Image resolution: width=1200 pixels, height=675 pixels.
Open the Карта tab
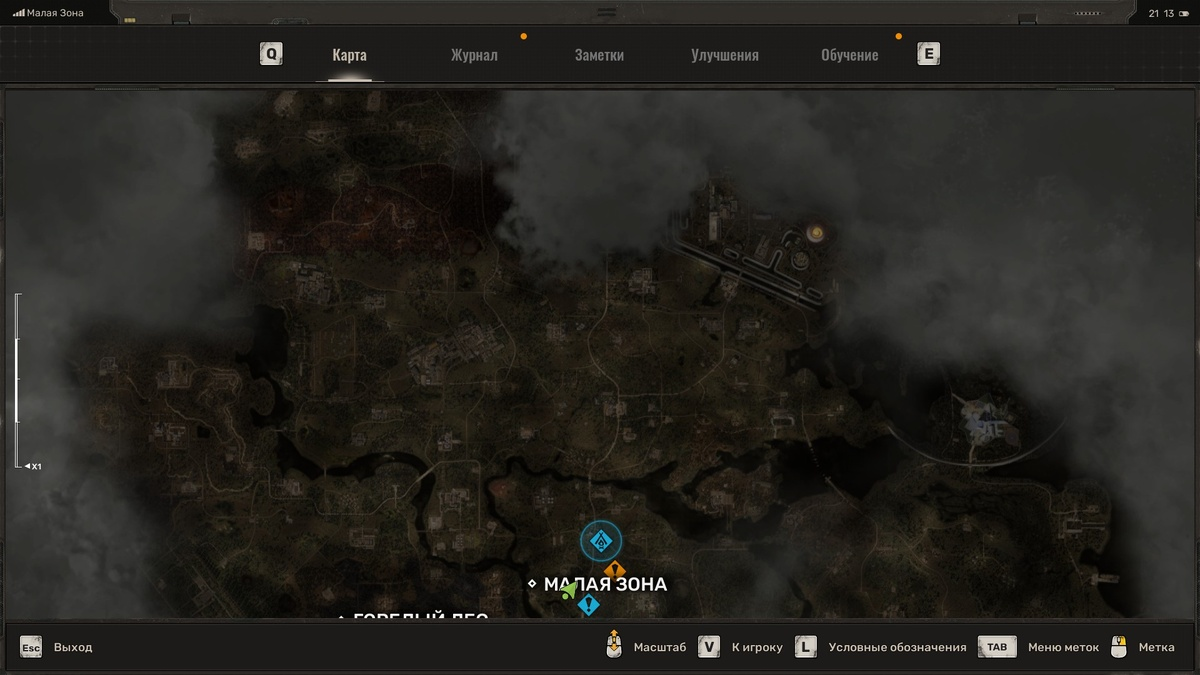point(349,56)
